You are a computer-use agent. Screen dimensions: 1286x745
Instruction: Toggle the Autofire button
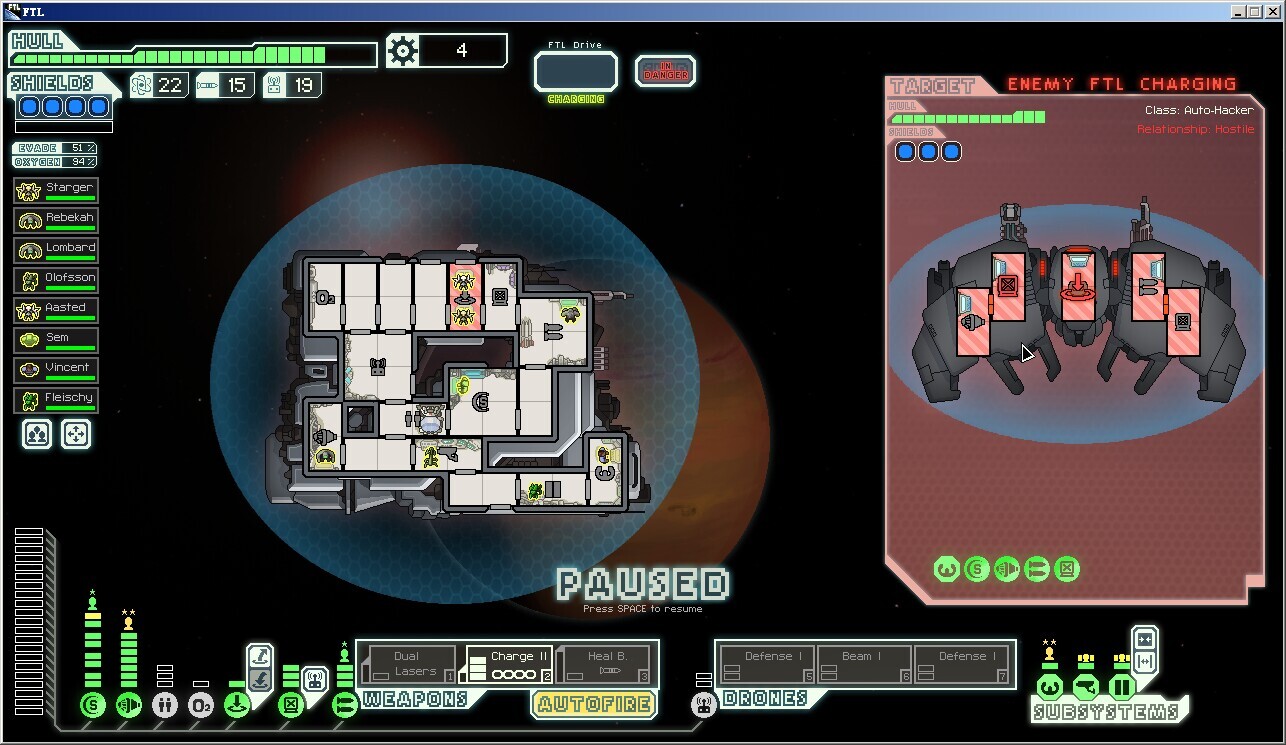tap(593, 704)
